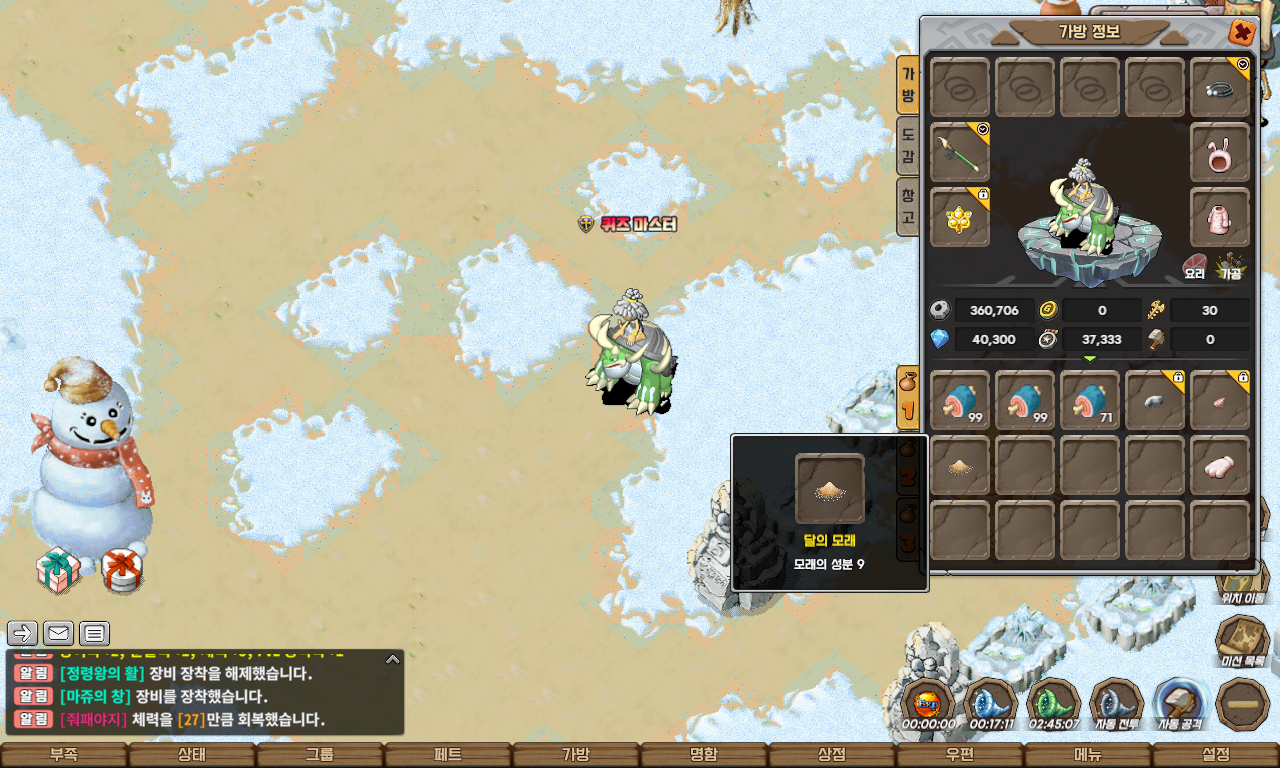This screenshot has width=1280, height=768.
Task: Click the equipped silver ring slot
Action: [x=1220, y=88]
